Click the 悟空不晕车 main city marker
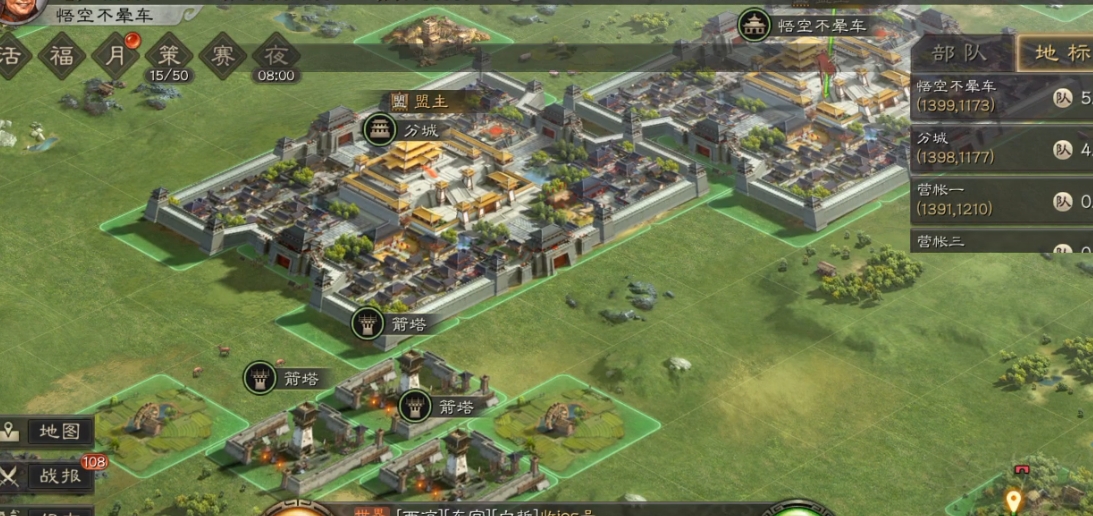 pos(754,25)
